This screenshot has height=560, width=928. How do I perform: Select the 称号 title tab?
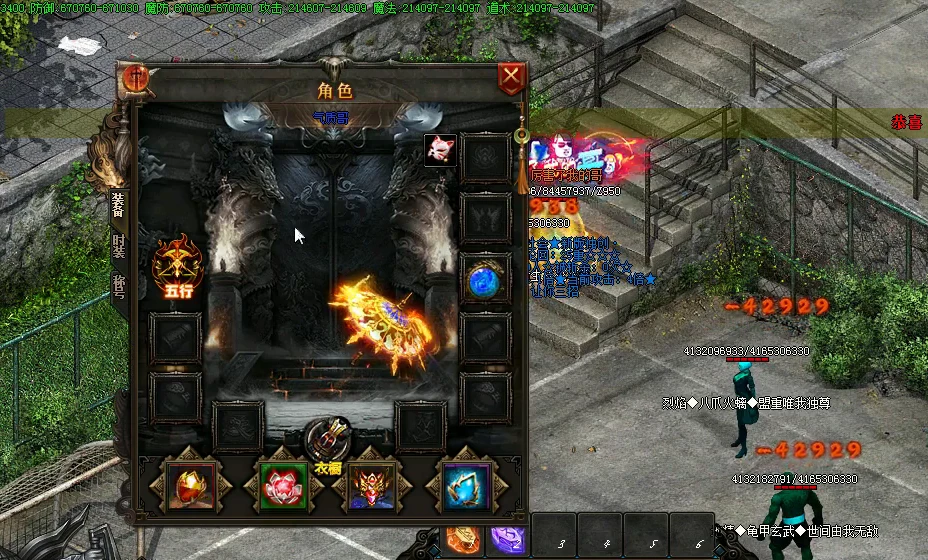click(118, 287)
